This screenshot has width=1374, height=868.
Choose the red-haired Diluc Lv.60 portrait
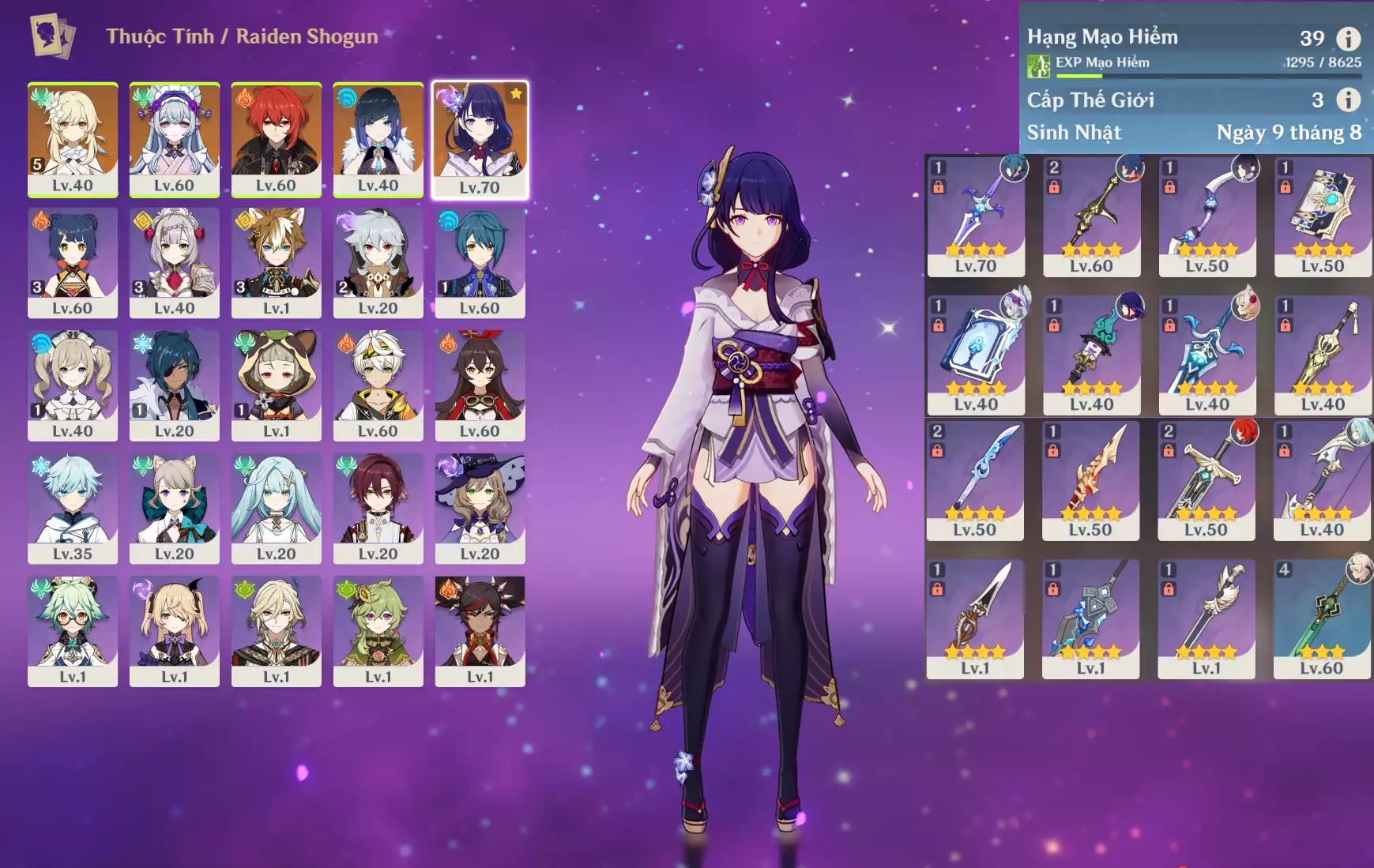(x=276, y=139)
